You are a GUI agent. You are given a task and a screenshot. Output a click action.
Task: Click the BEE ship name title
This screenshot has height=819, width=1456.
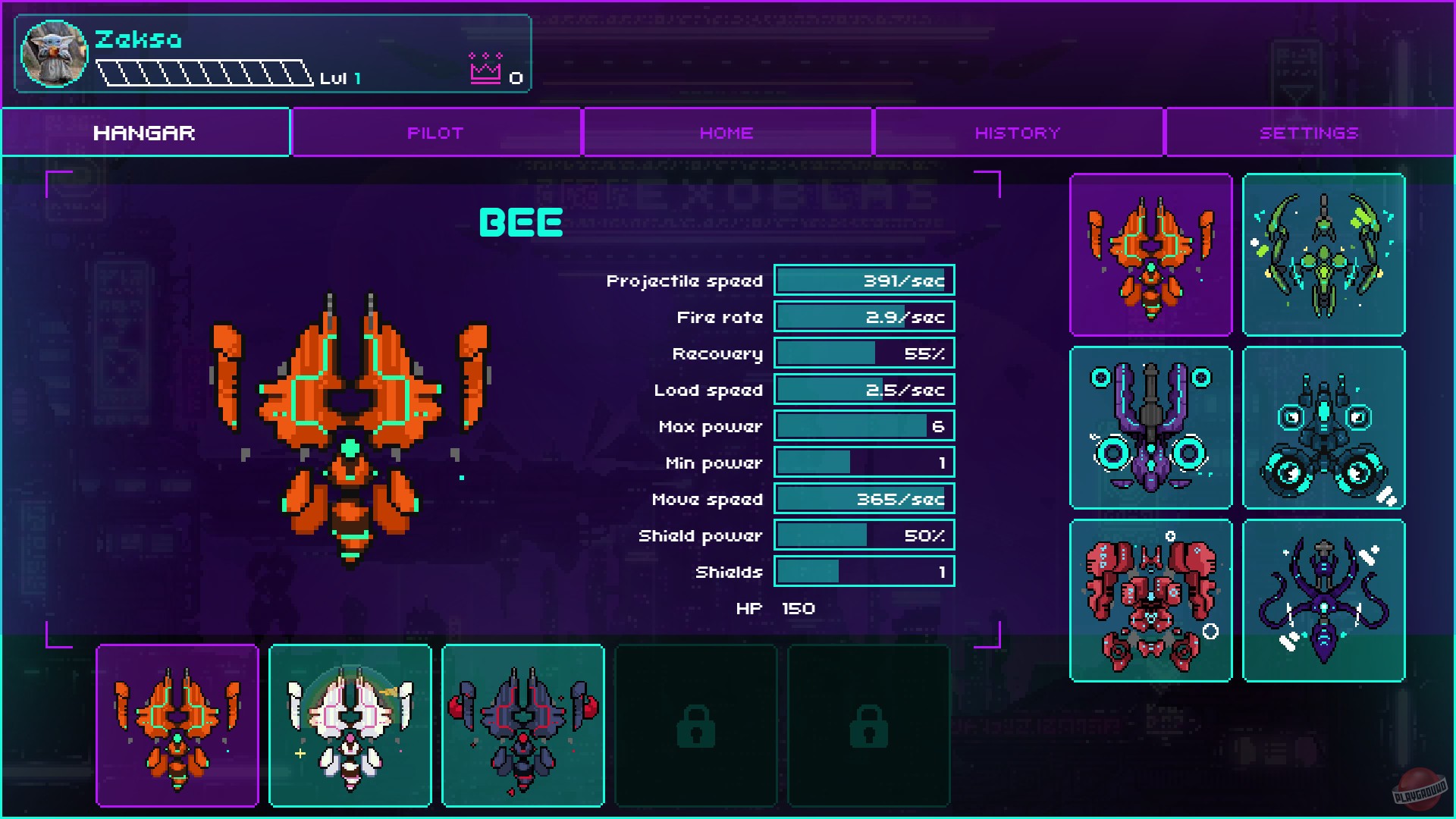tap(522, 223)
